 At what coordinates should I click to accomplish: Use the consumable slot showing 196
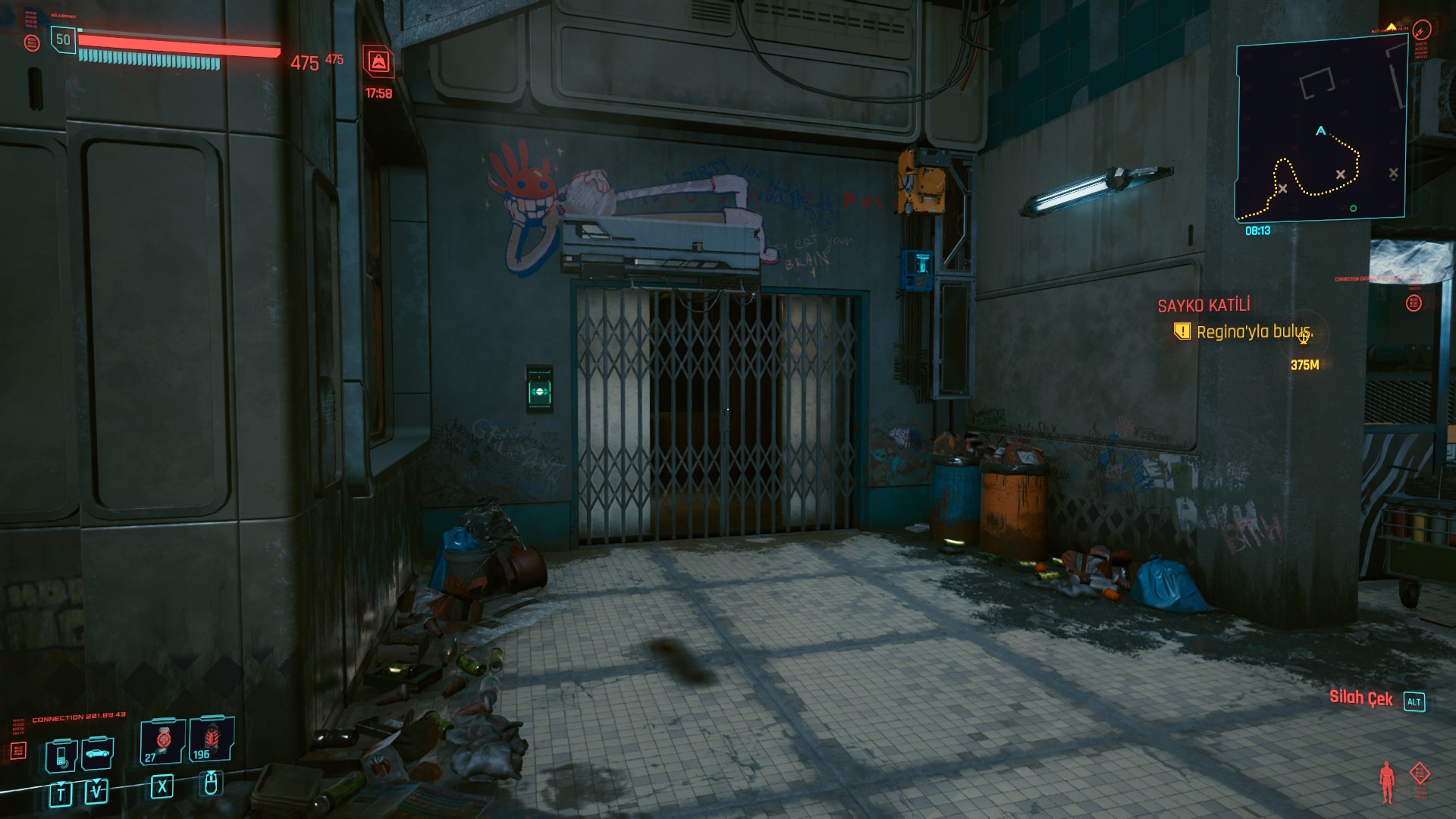click(211, 739)
